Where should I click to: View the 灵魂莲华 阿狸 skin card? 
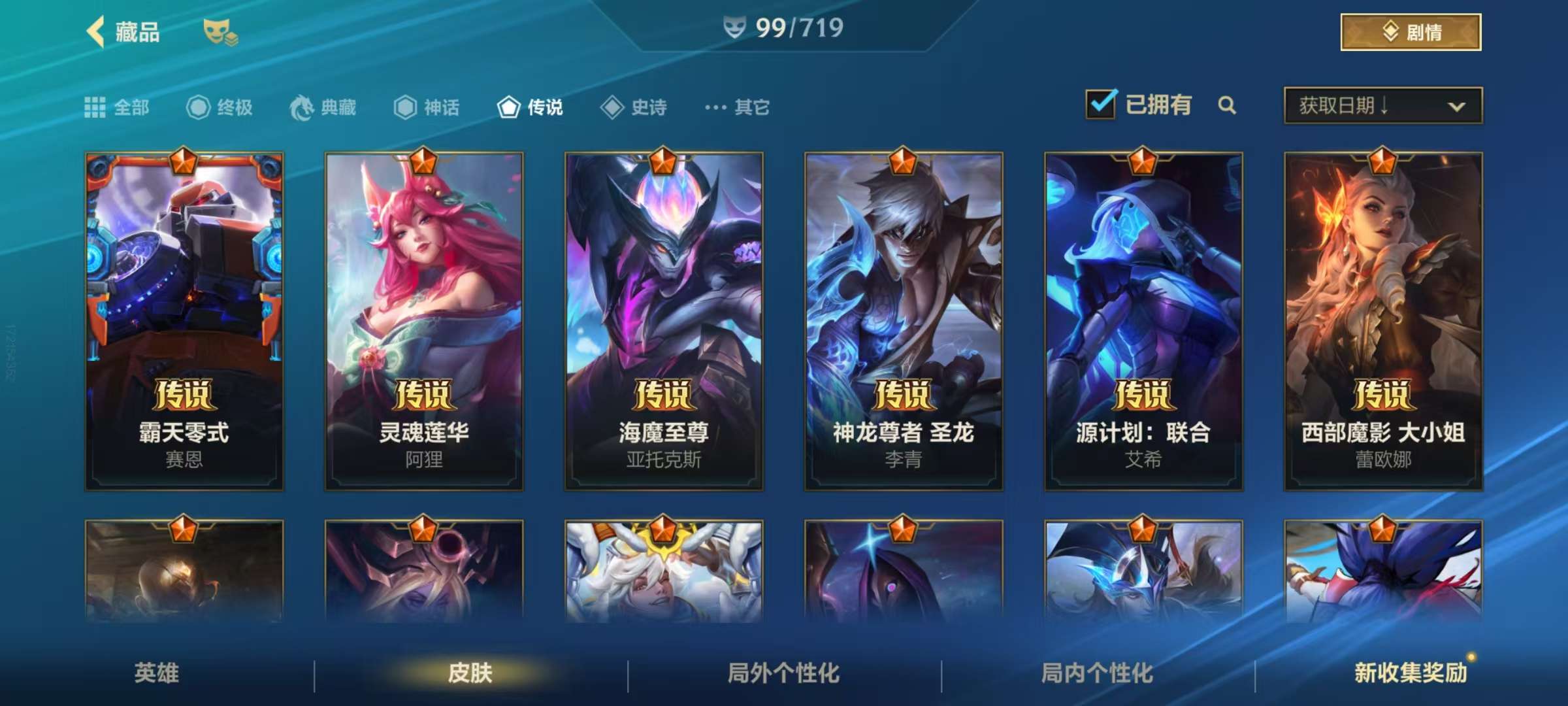point(424,321)
